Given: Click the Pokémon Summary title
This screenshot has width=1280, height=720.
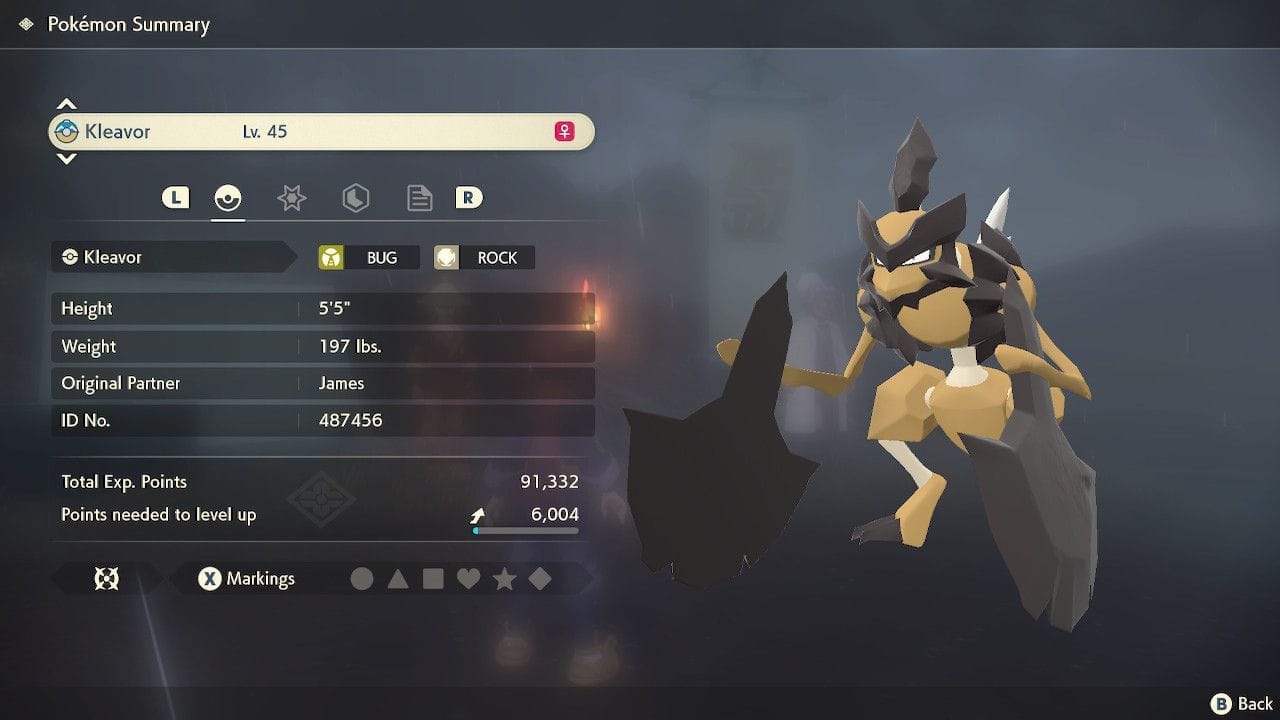Looking at the screenshot, I should 129,24.
